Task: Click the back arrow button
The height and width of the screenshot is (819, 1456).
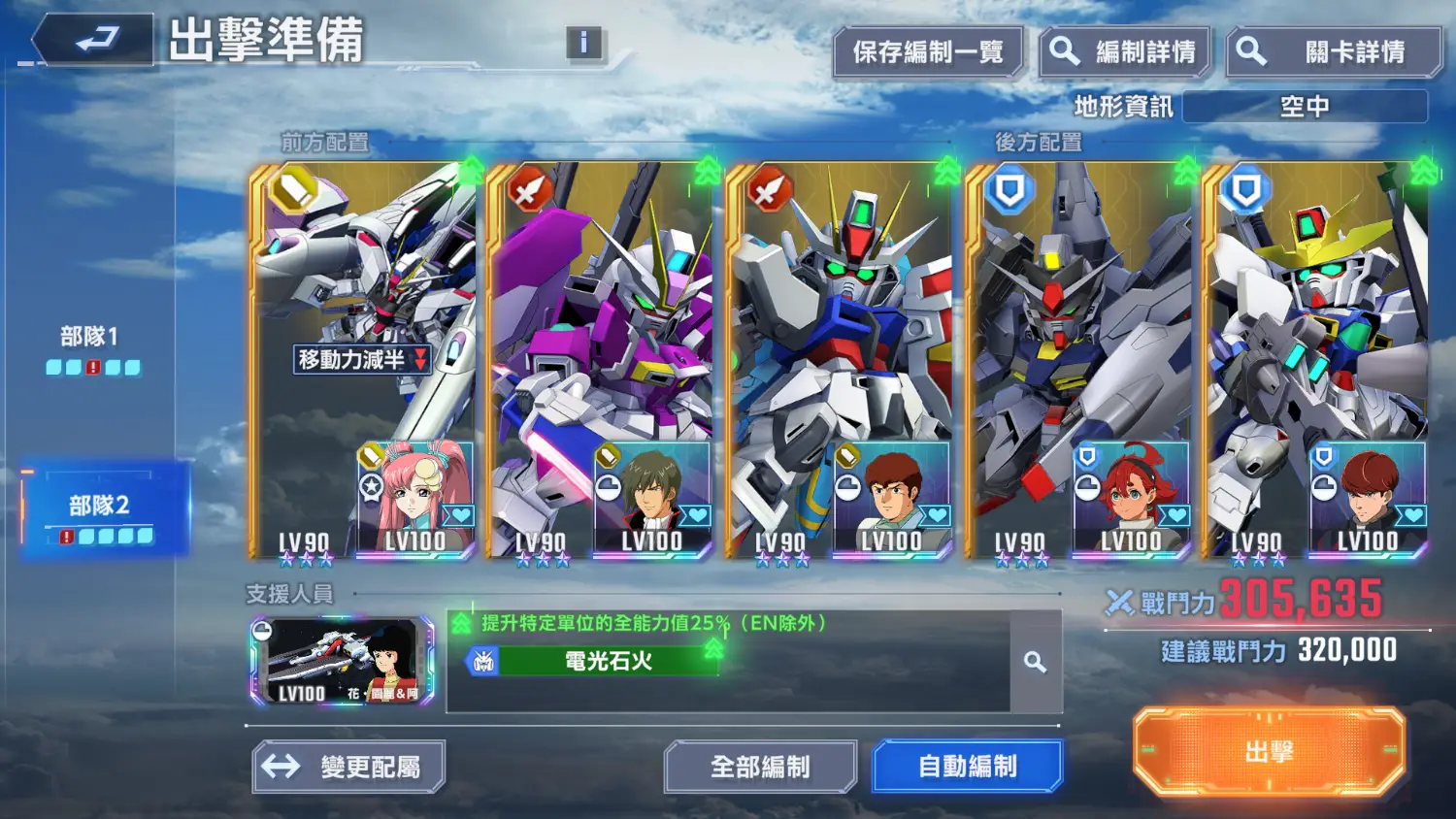Action: tap(94, 41)
